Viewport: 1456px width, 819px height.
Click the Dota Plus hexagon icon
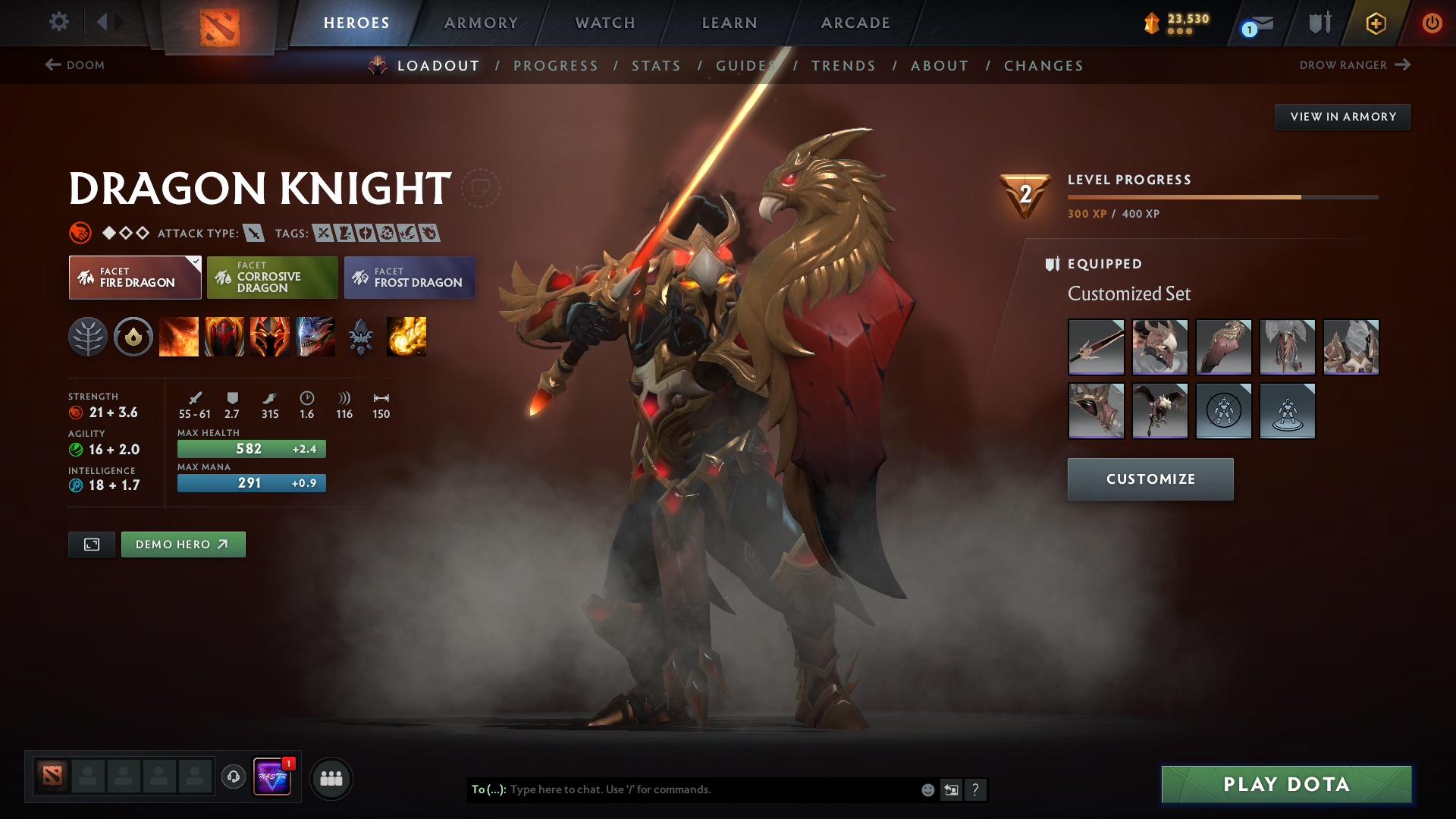pyautogui.click(x=1375, y=23)
